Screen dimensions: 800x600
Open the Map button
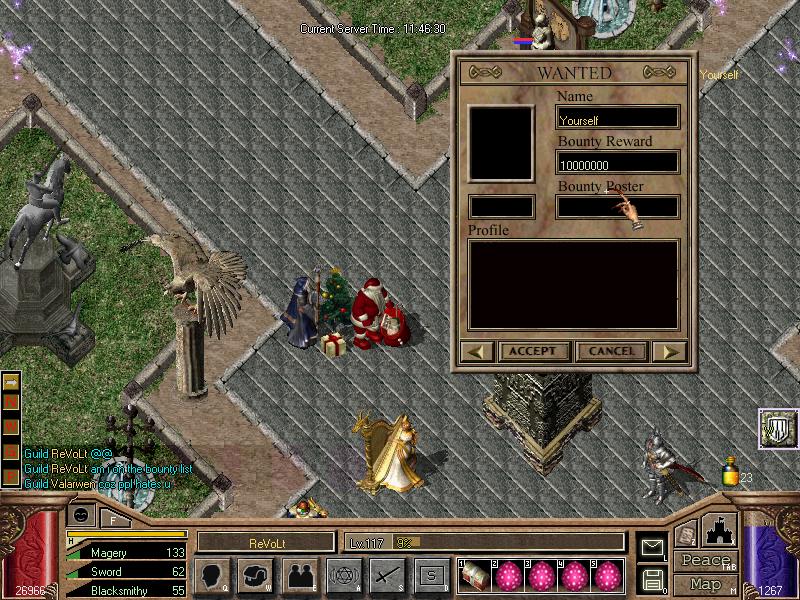(706, 584)
